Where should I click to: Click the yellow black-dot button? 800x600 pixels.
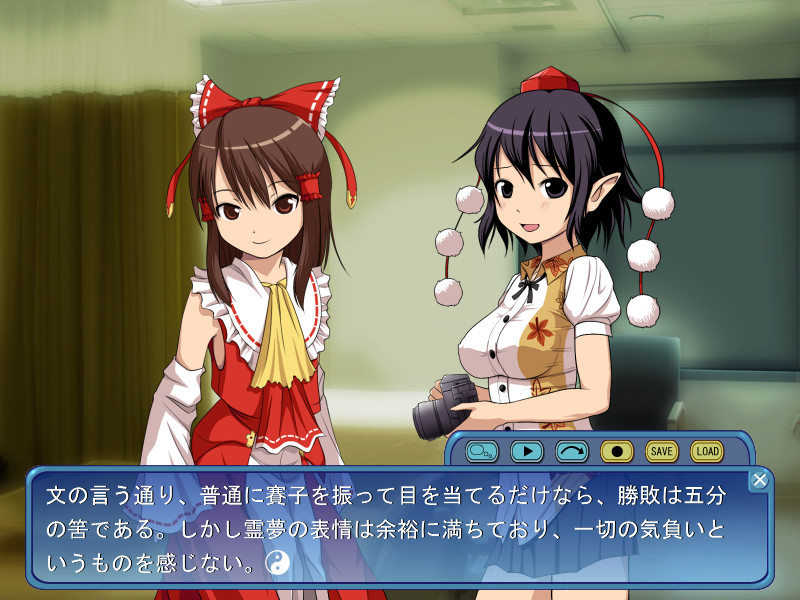617,451
